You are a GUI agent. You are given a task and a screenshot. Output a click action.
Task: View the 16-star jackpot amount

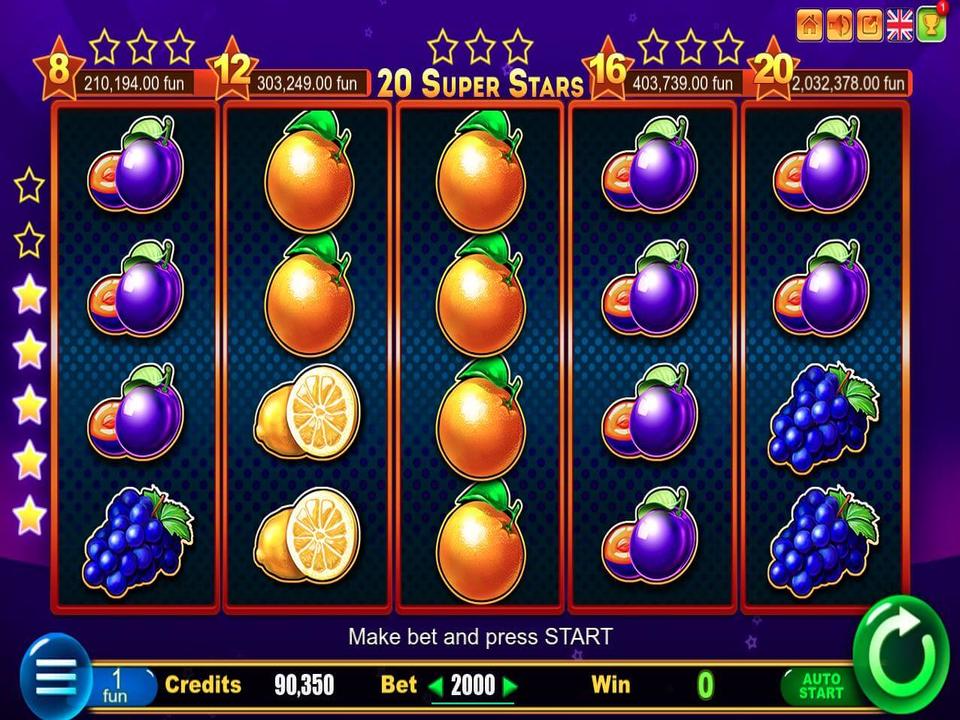683,83
